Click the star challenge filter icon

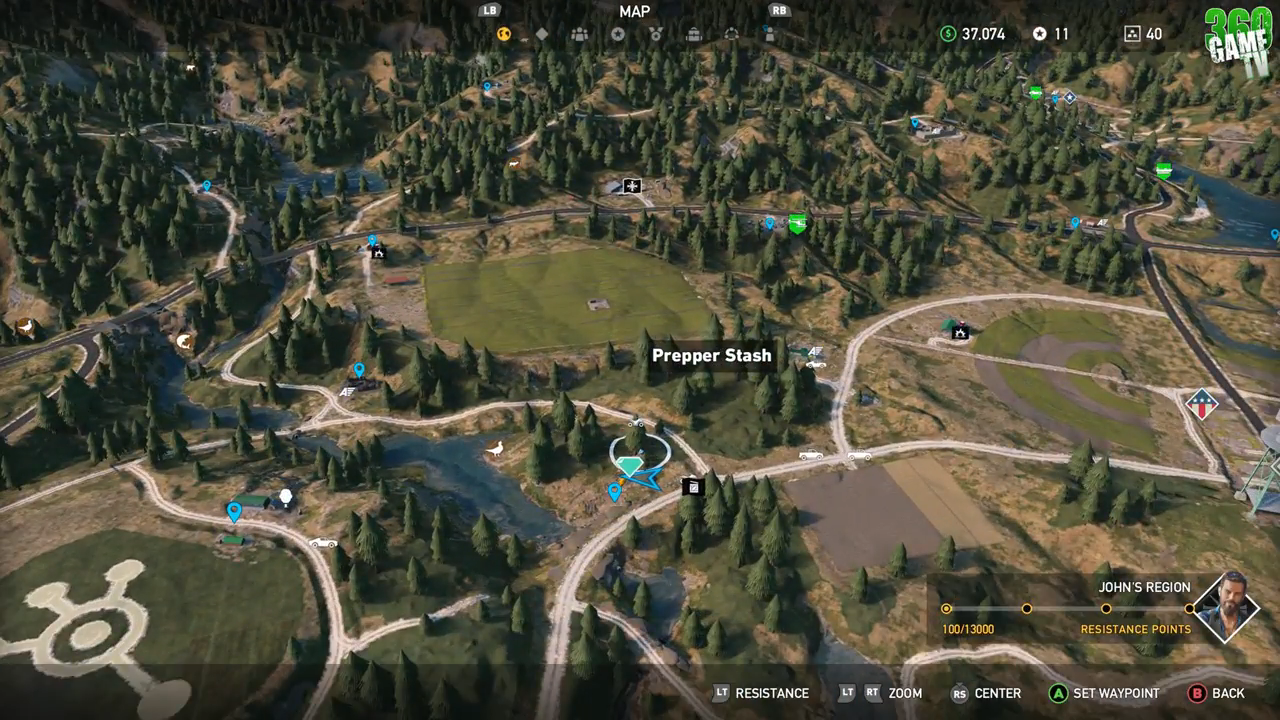pyautogui.click(x=618, y=34)
